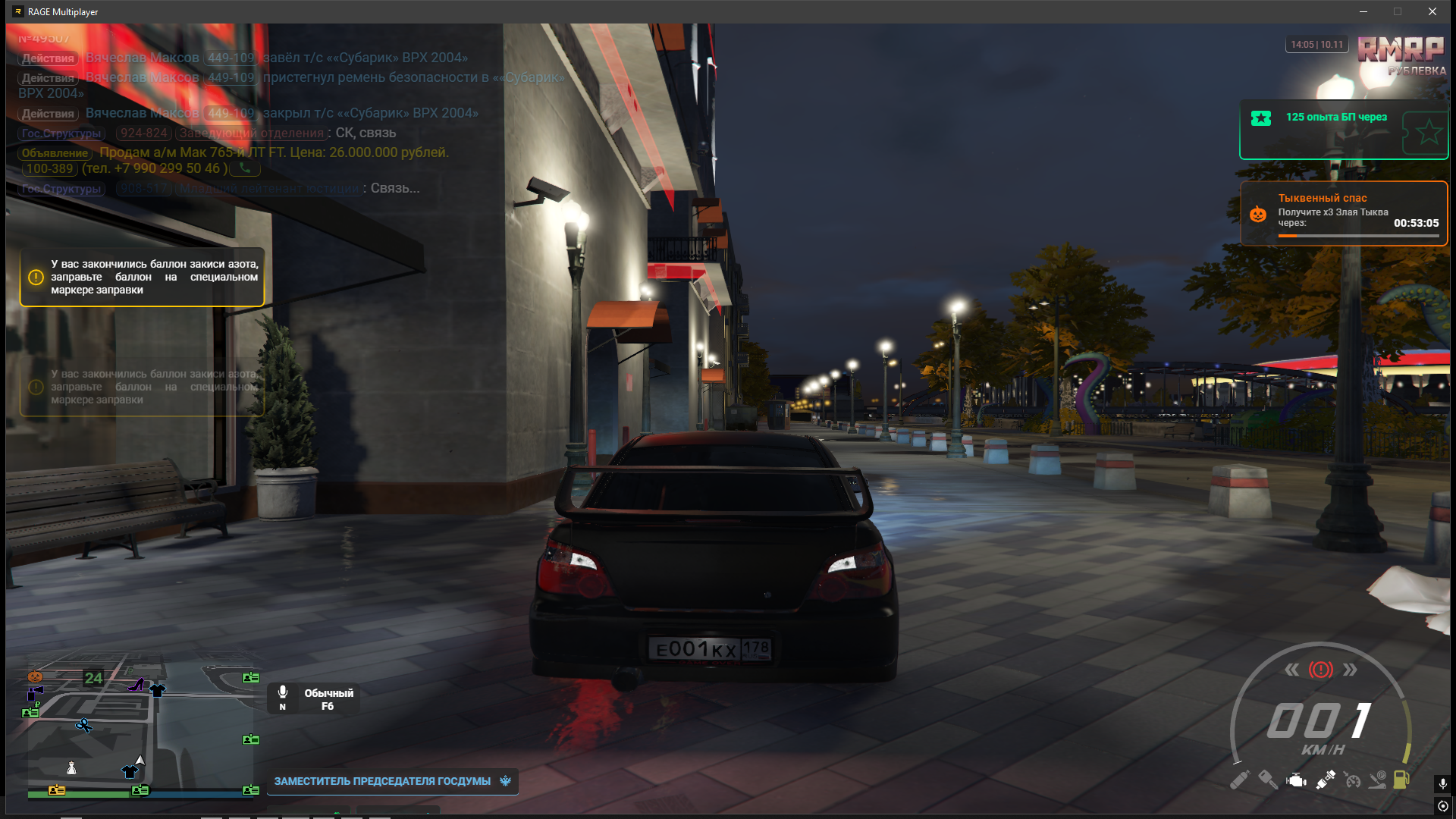Select the white wedding dress map marker
This screenshot has width=1456, height=819.
point(71,768)
